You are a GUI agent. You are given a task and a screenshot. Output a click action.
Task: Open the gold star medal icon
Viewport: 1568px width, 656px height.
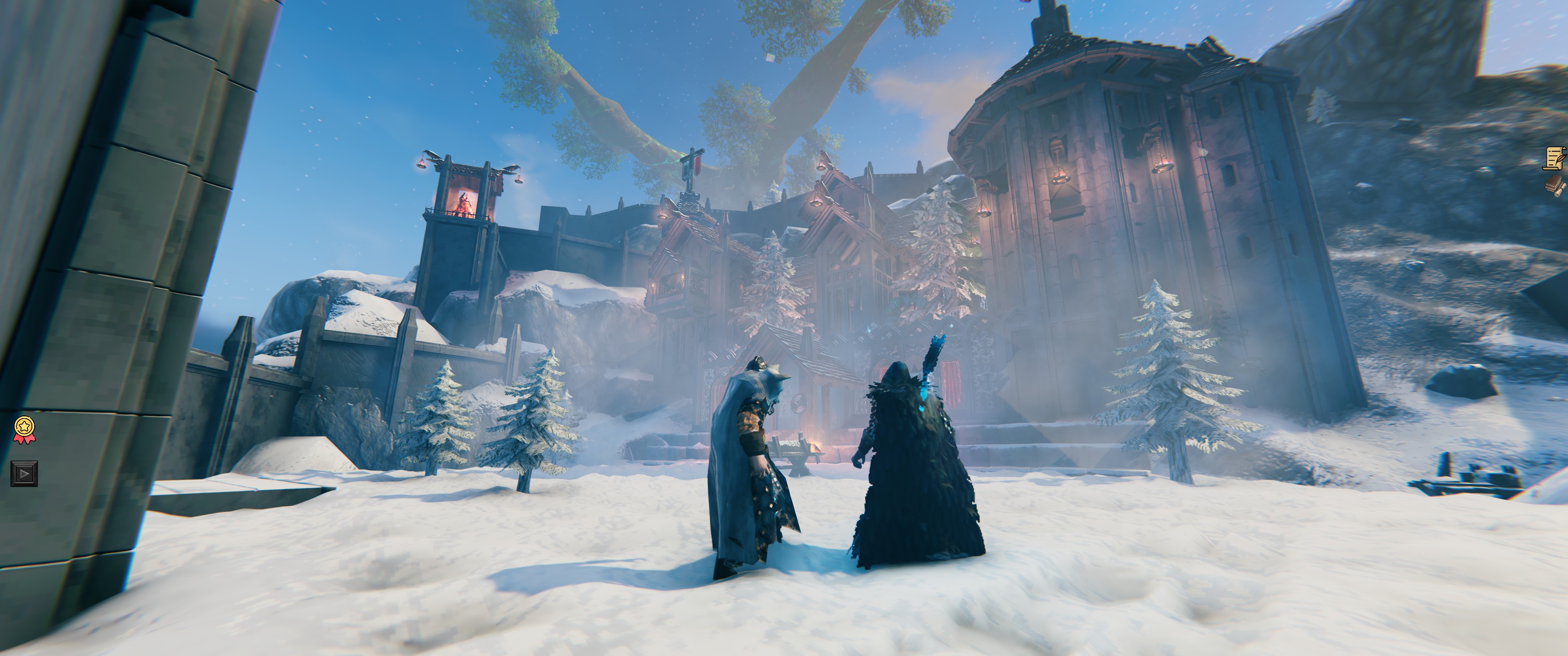24,429
